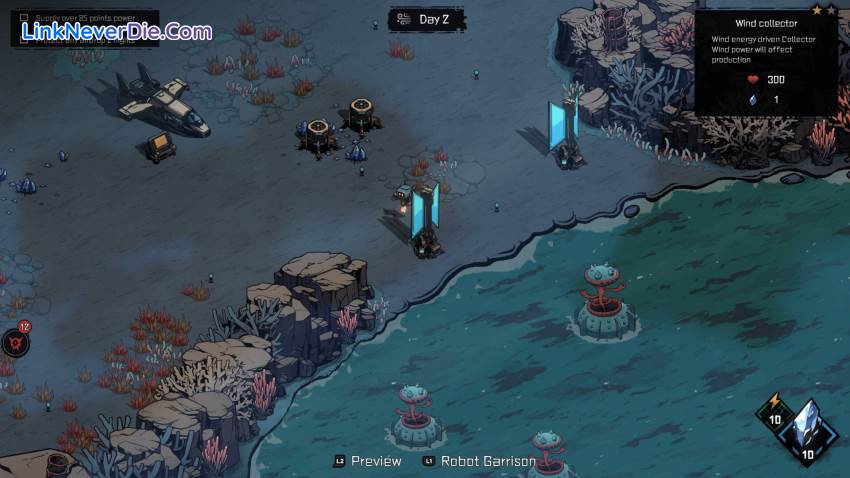Image resolution: width=850 pixels, height=478 pixels.
Task: Click the red enemy alert icon
Action: tap(16, 342)
